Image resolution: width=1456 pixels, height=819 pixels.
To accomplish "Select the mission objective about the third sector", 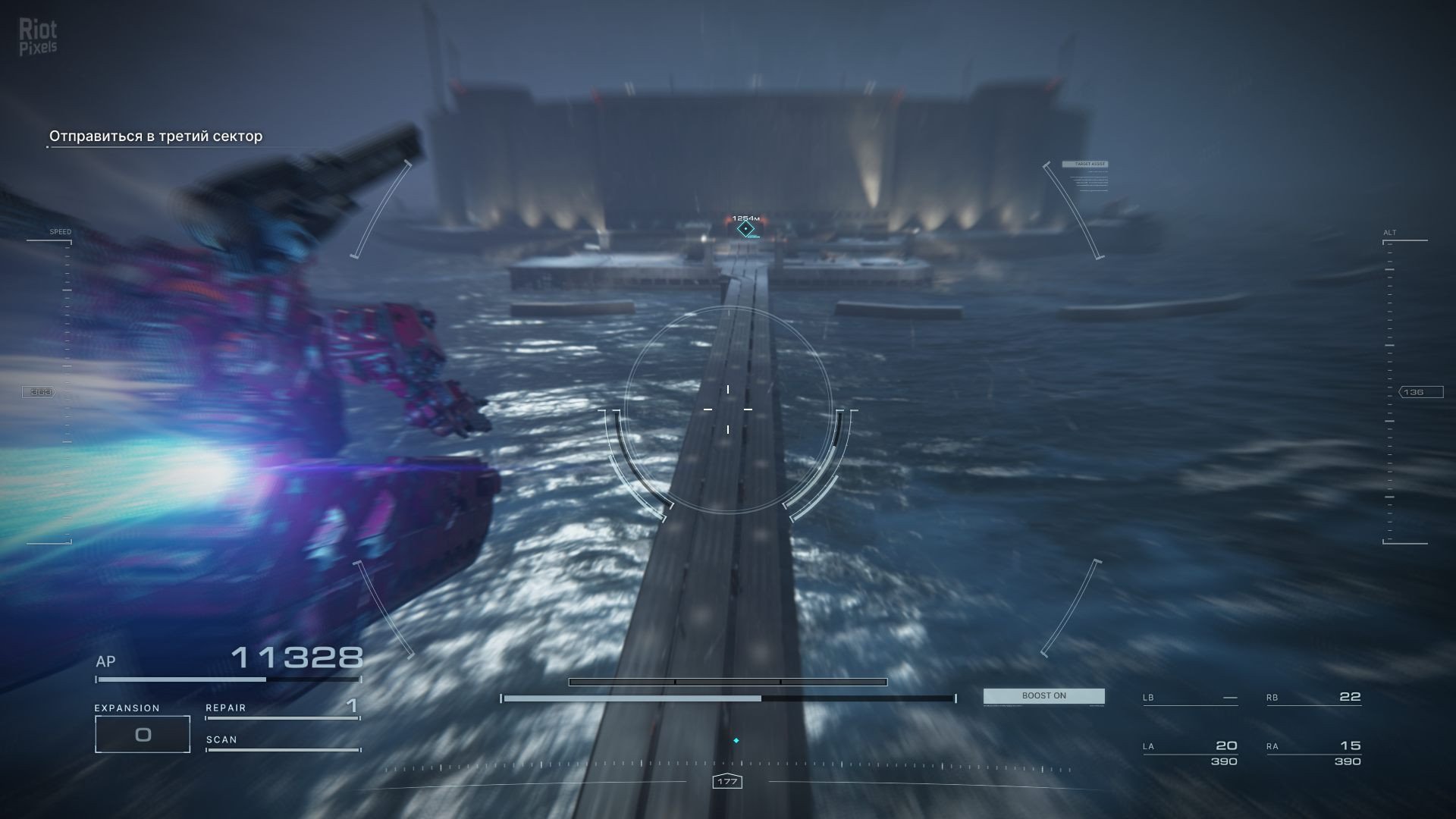I will 155,136.
